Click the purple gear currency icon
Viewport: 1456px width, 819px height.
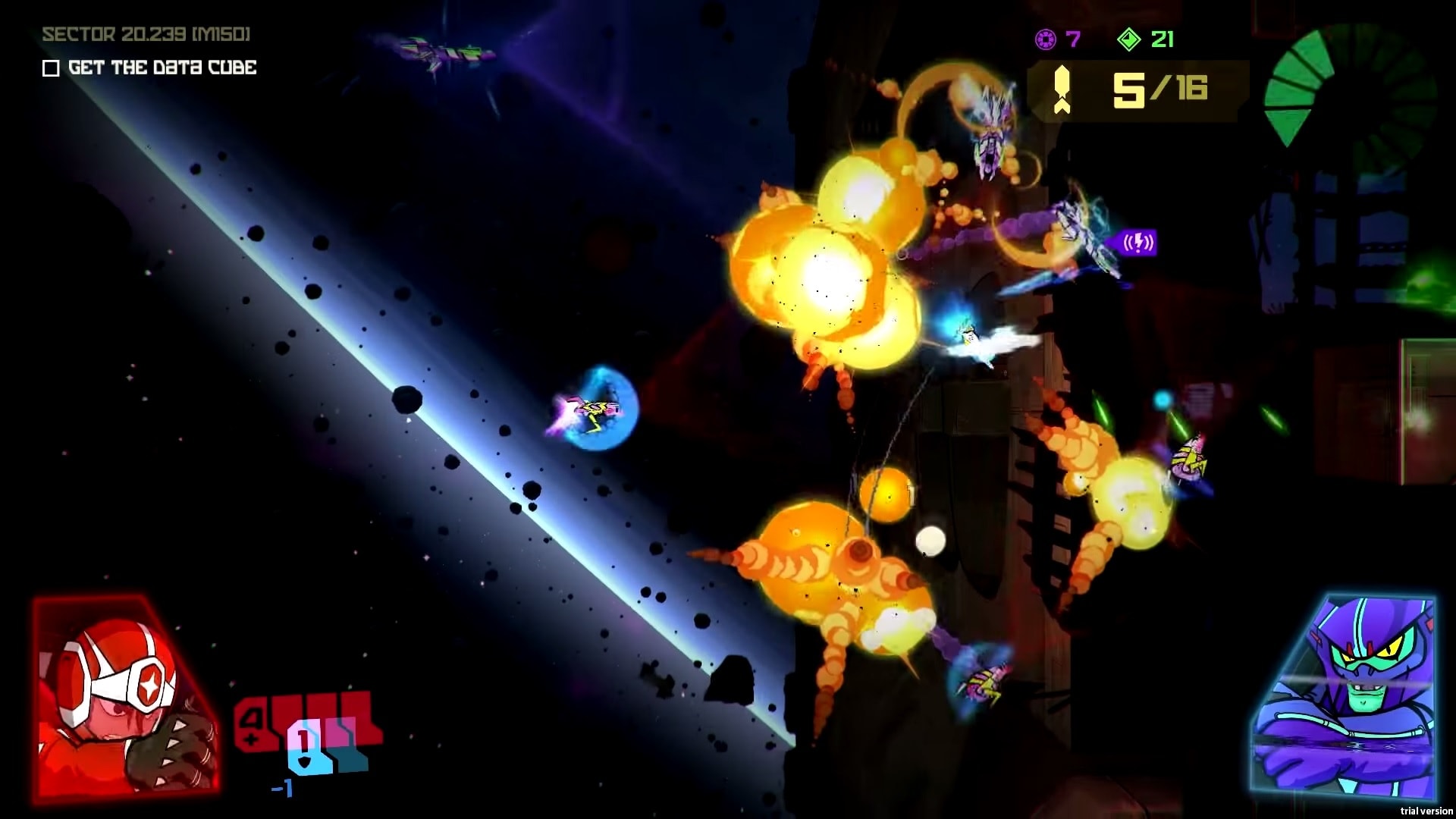pyautogui.click(x=1046, y=39)
